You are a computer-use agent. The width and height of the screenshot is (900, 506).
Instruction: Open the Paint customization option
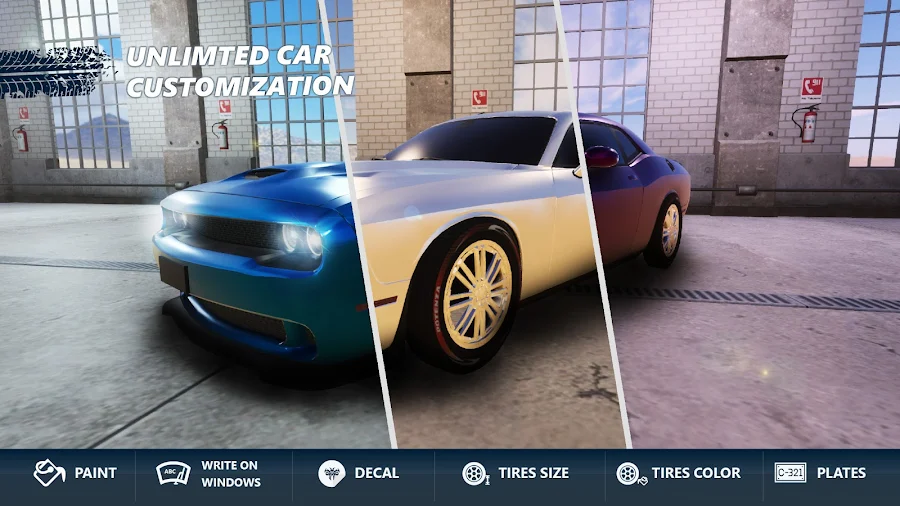[x=75, y=473]
